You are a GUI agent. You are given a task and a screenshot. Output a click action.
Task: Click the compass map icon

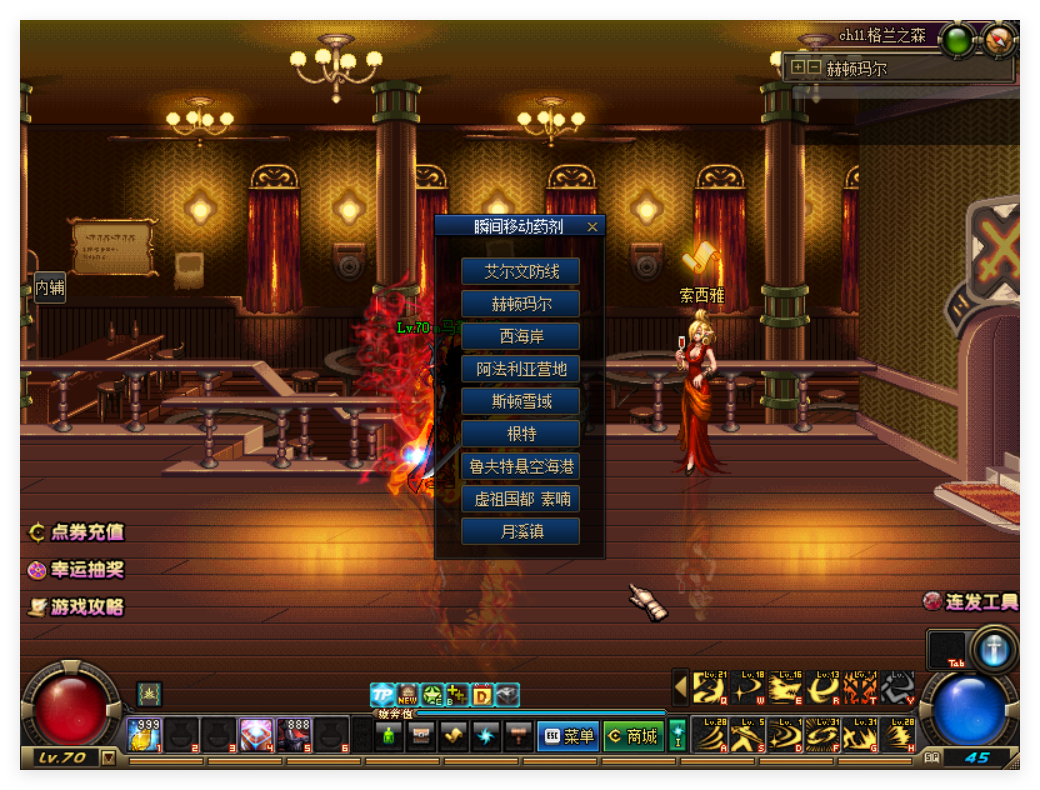coord(999,40)
